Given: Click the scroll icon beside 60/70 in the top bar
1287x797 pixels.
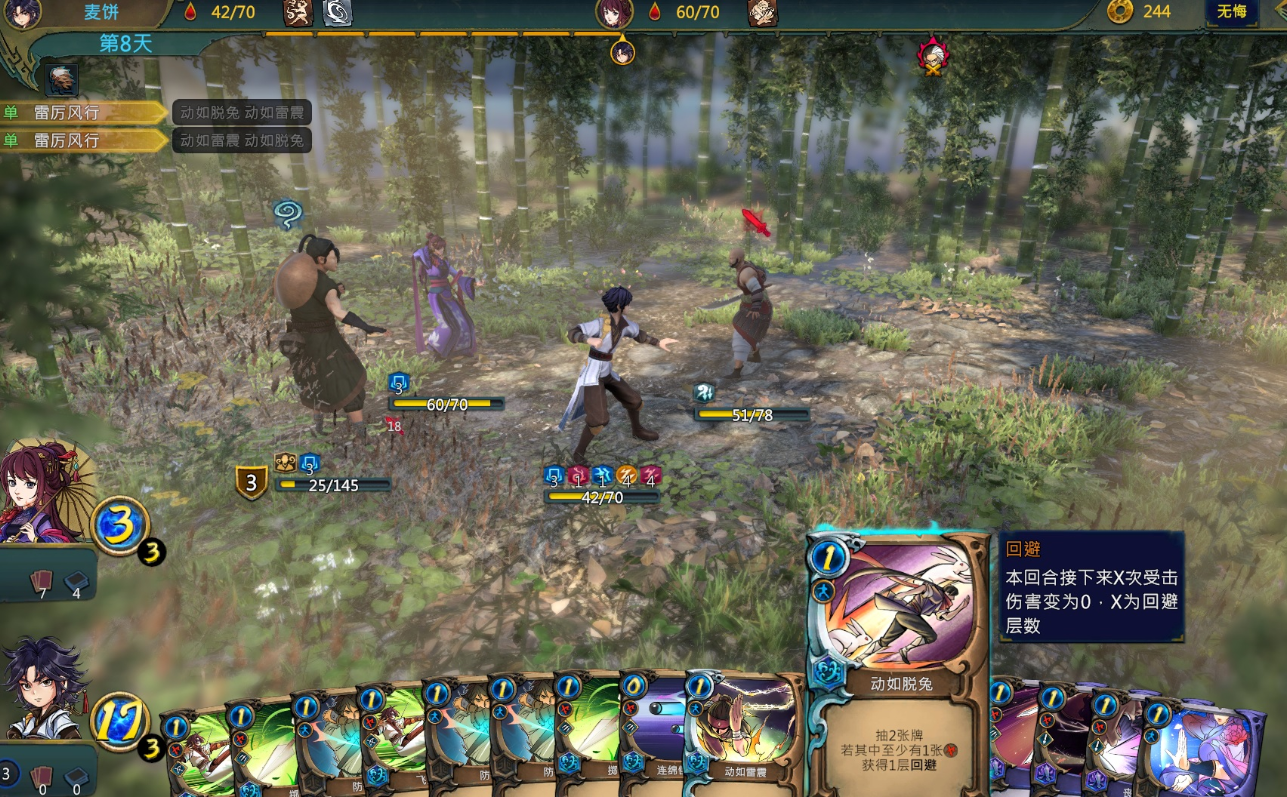Looking at the screenshot, I should pos(761,12).
